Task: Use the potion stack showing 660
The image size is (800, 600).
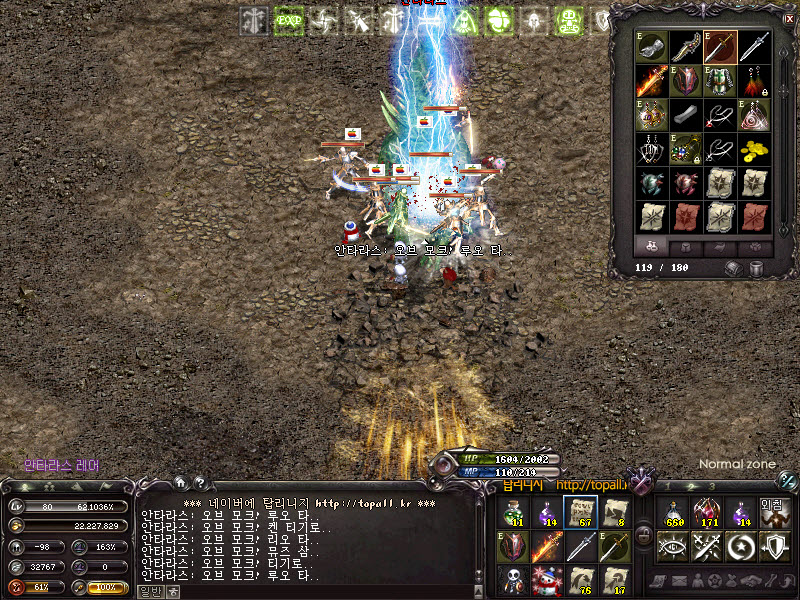Action: click(674, 512)
